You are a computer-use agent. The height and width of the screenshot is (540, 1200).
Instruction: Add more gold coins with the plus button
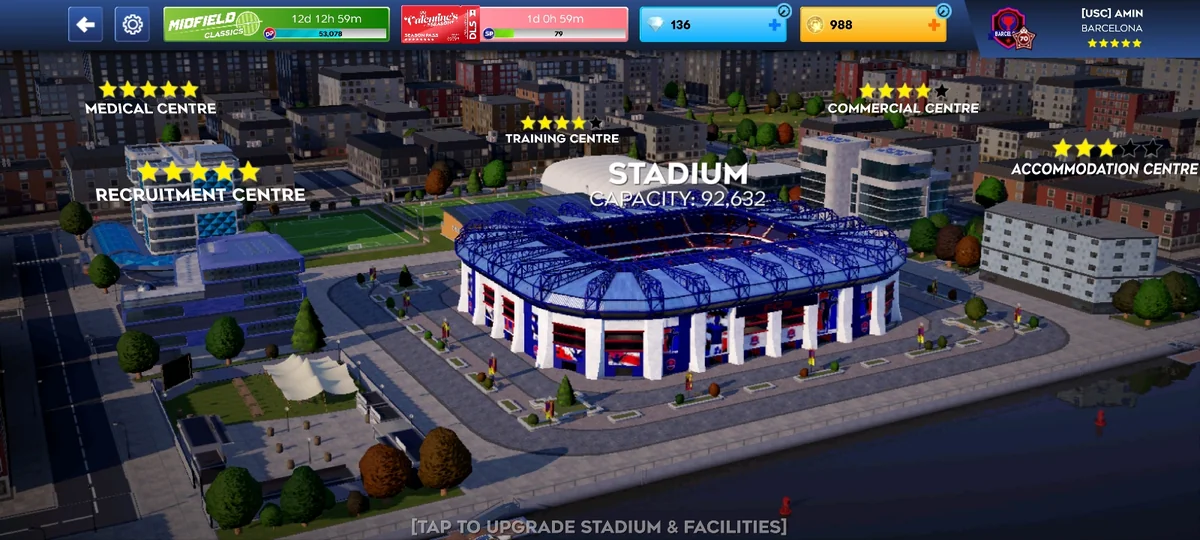(x=935, y=25)
